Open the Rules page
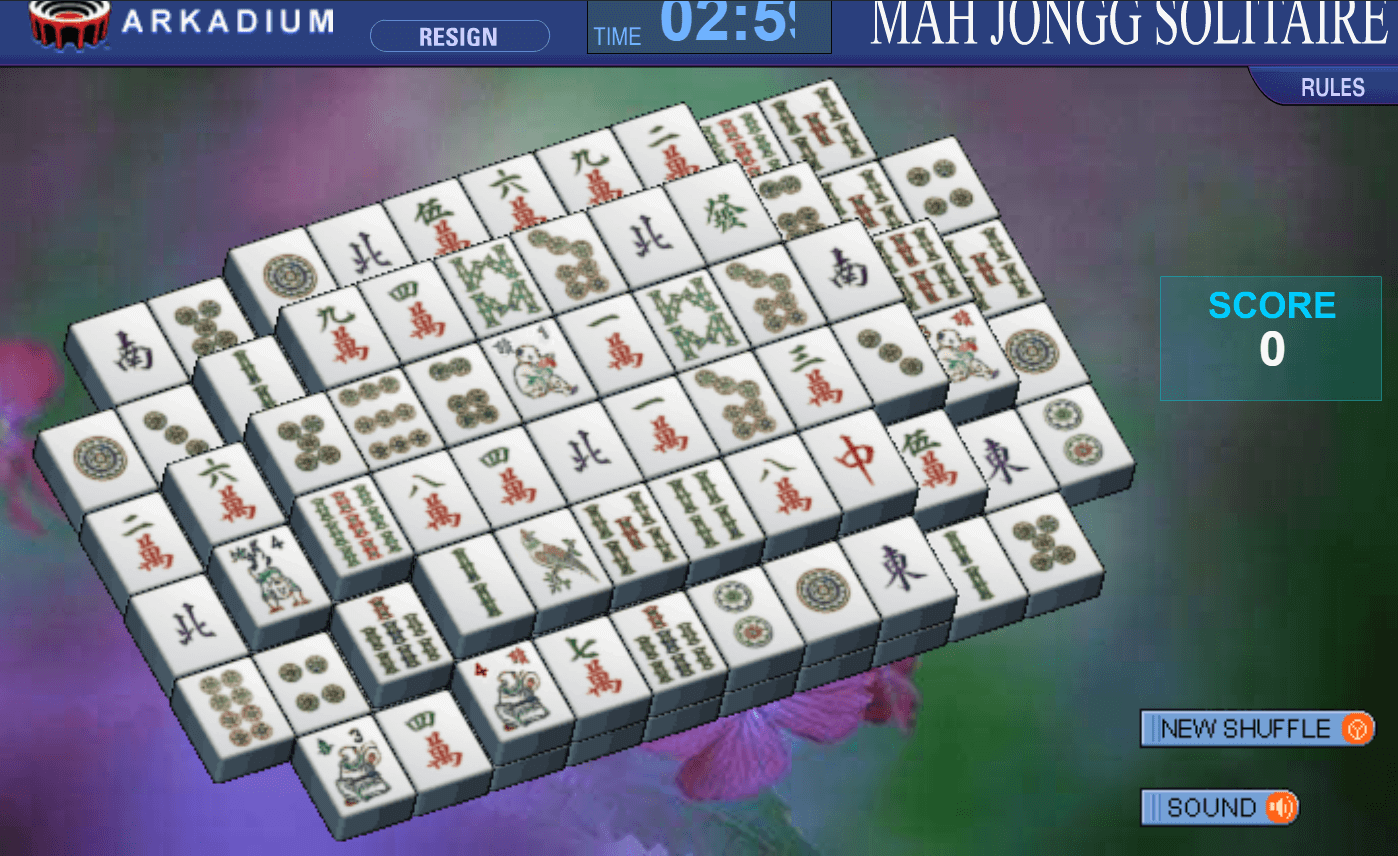This screenshot has width=1398, height=856. (x=1335, y=87)
